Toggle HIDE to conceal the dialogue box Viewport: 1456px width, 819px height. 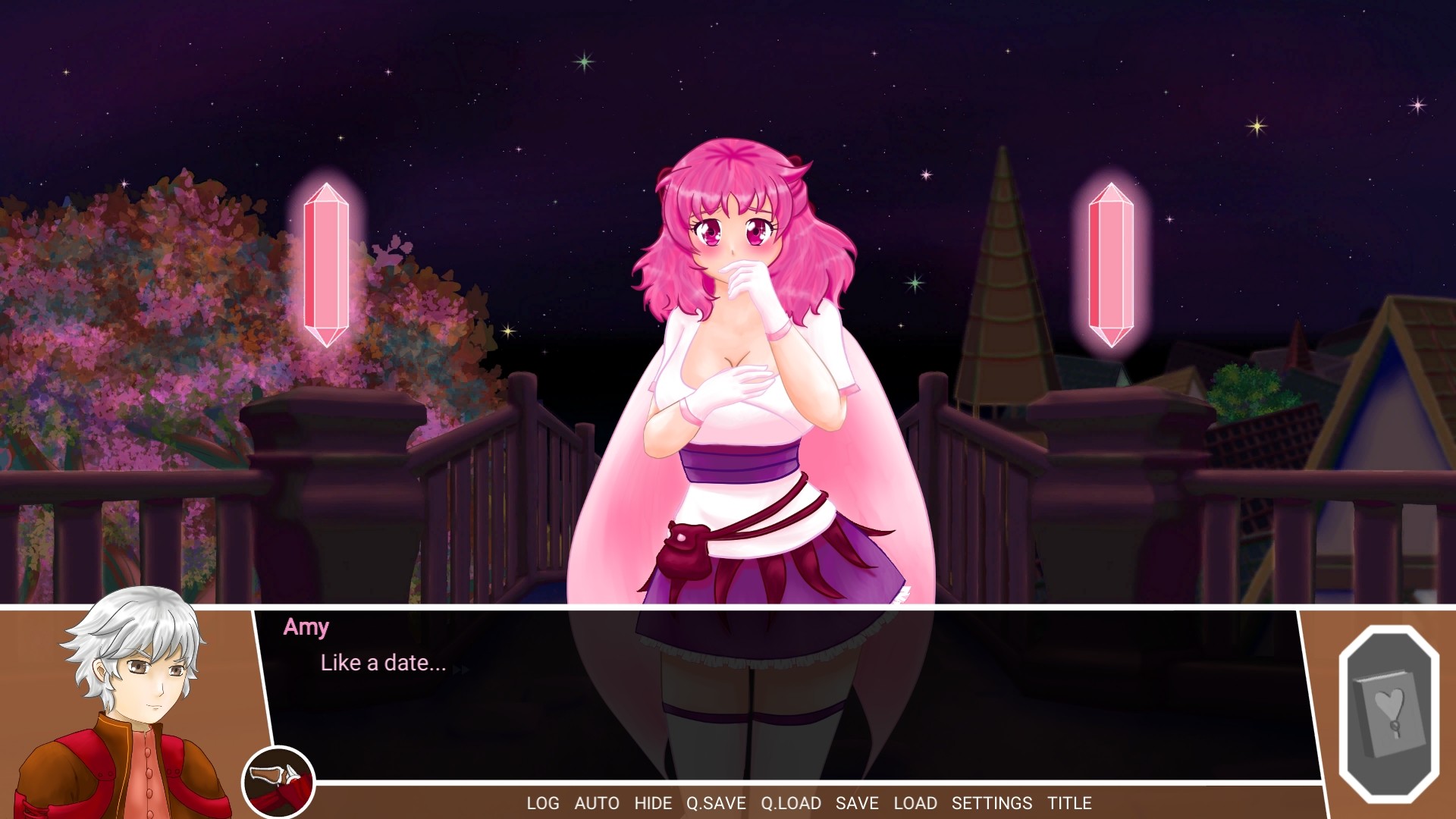pyautogui.click(x=651, y=803)
